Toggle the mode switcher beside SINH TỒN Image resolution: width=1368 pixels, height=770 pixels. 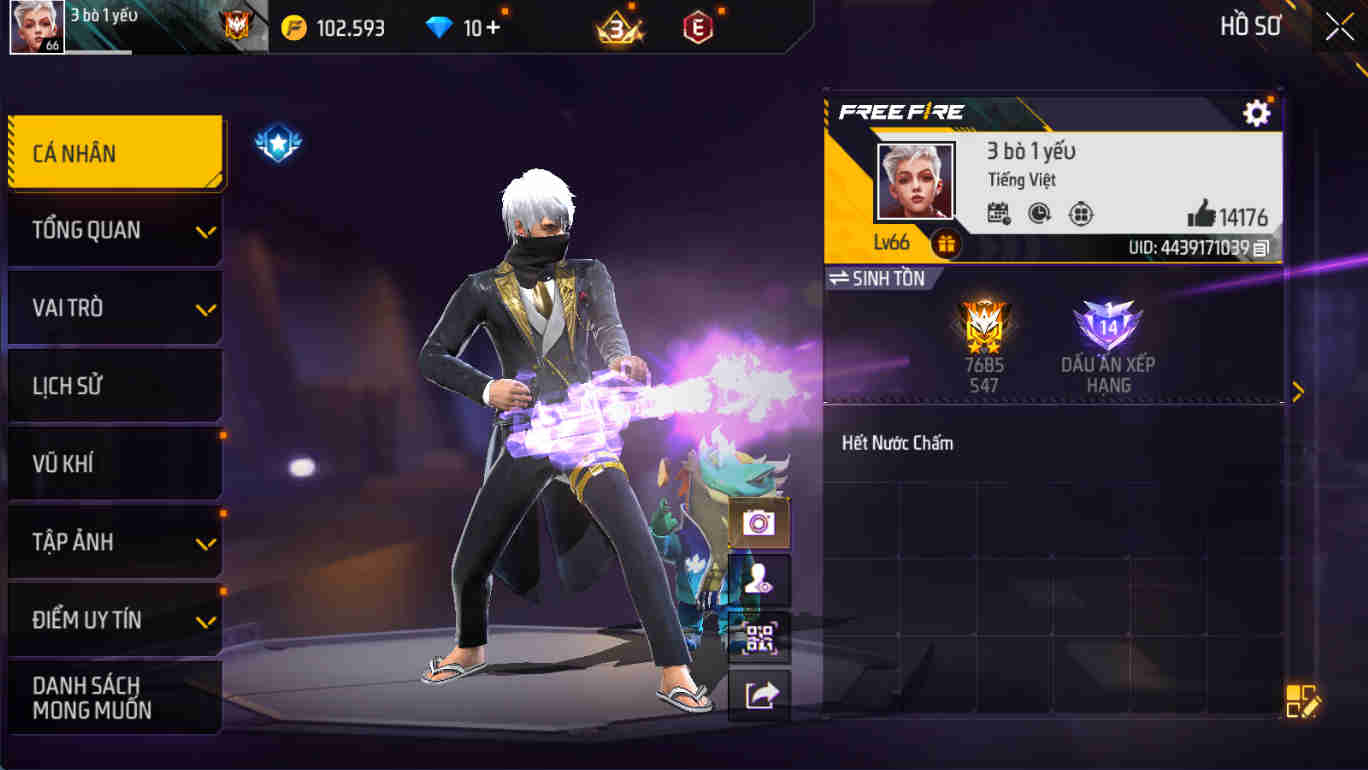838,280
